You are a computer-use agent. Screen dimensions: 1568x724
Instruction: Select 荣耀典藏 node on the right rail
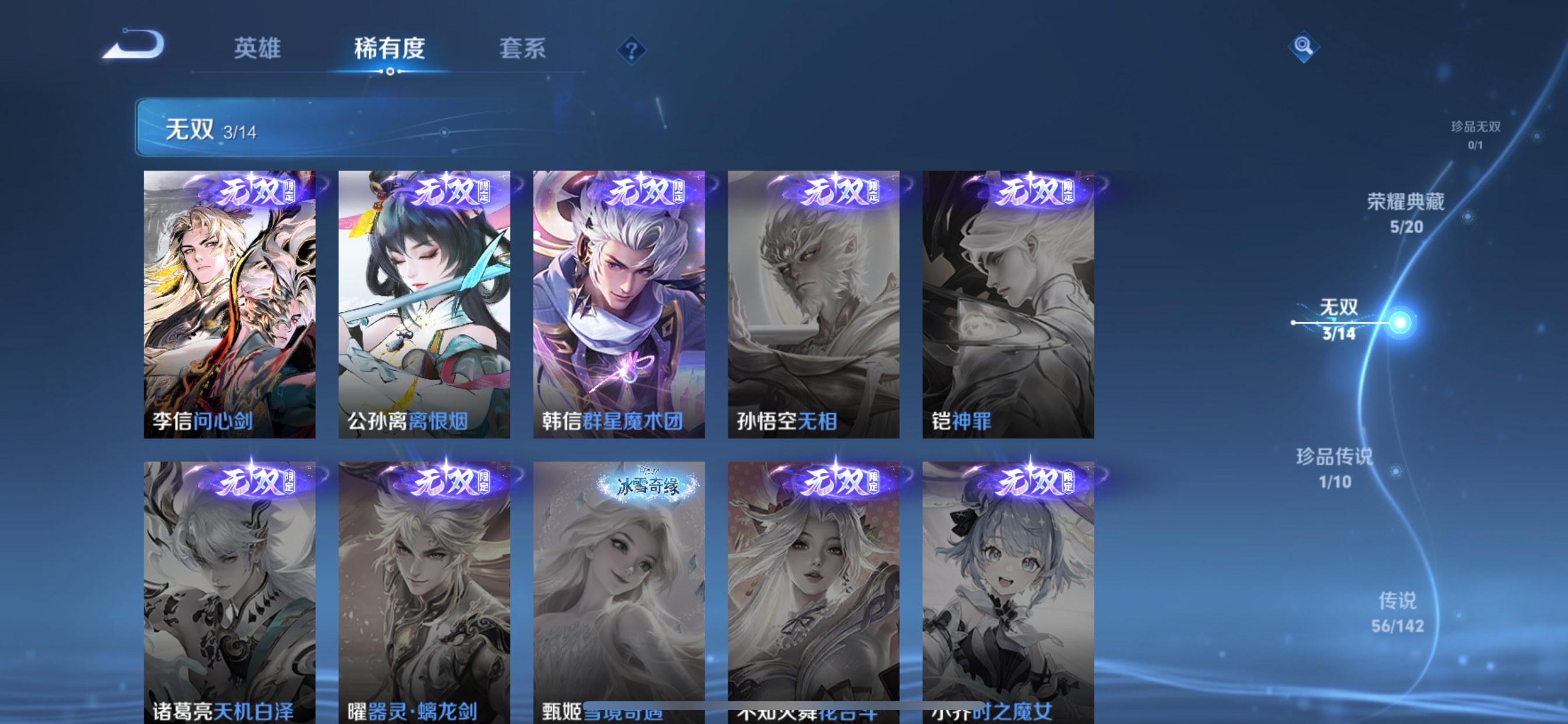tap(1408, 211)
